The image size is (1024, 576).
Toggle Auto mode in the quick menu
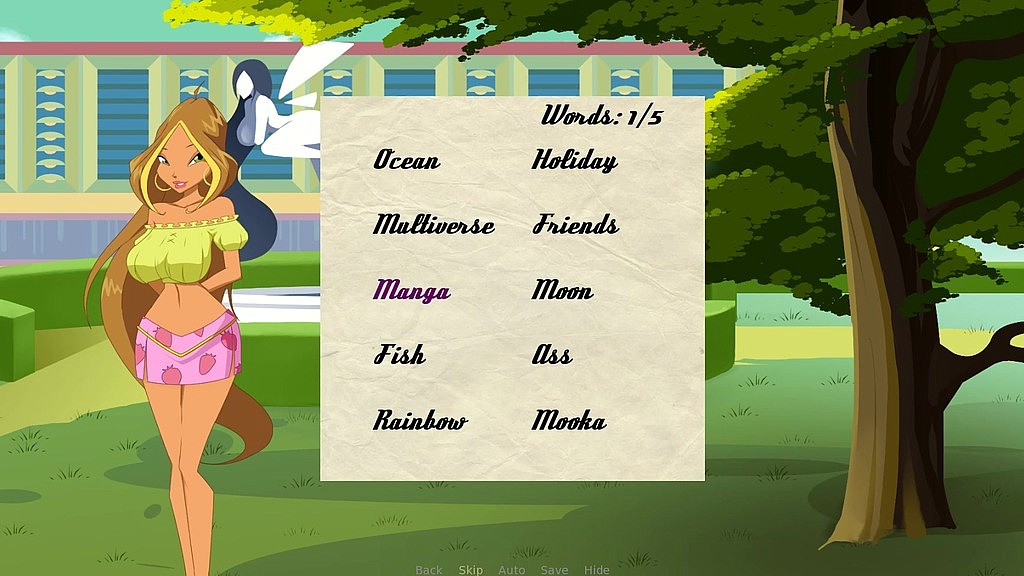tap(512, 570)
